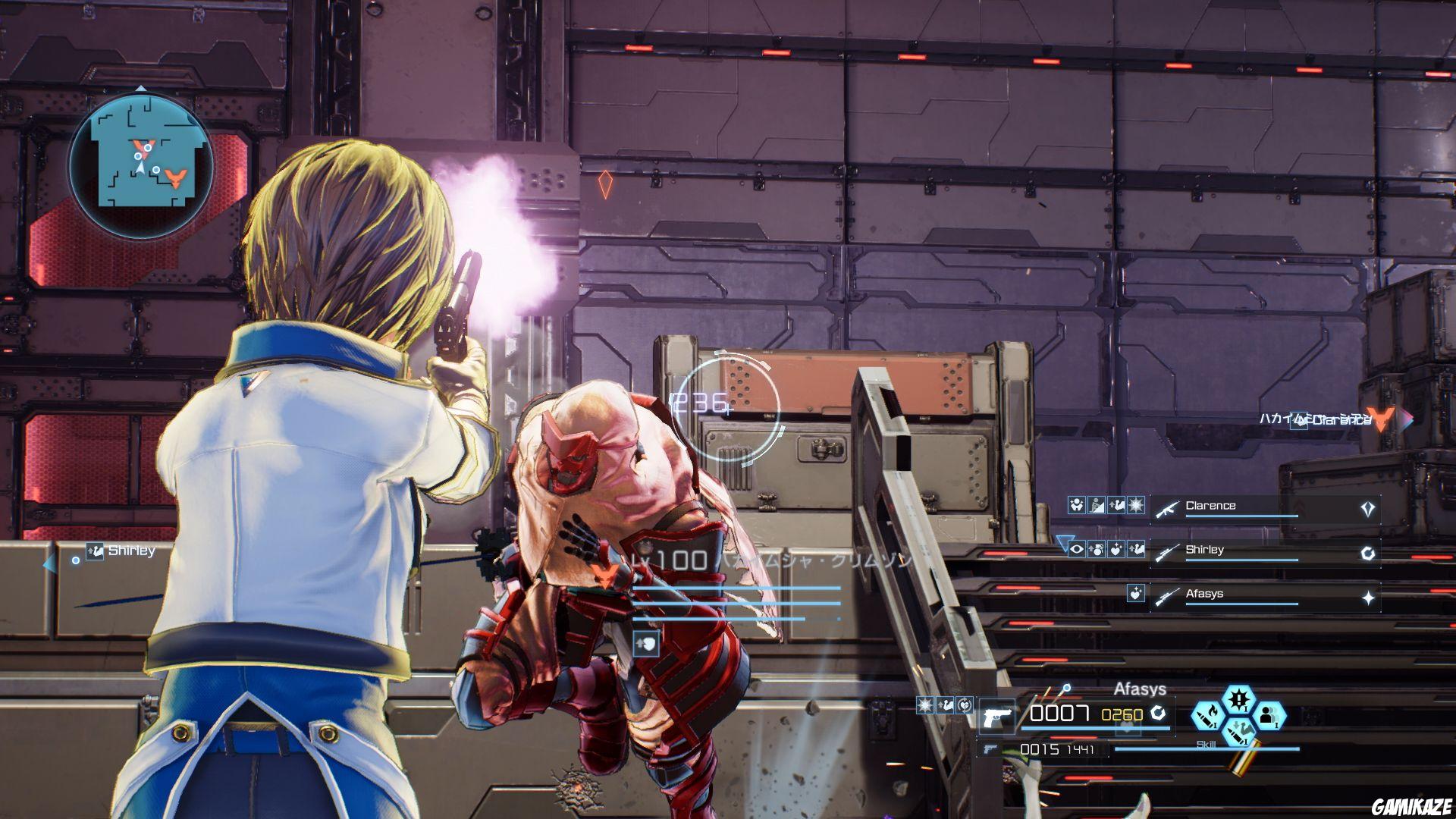Expand the blue triangle beside Shirley's party row
1456x819 pixels.
(1065, 543)
